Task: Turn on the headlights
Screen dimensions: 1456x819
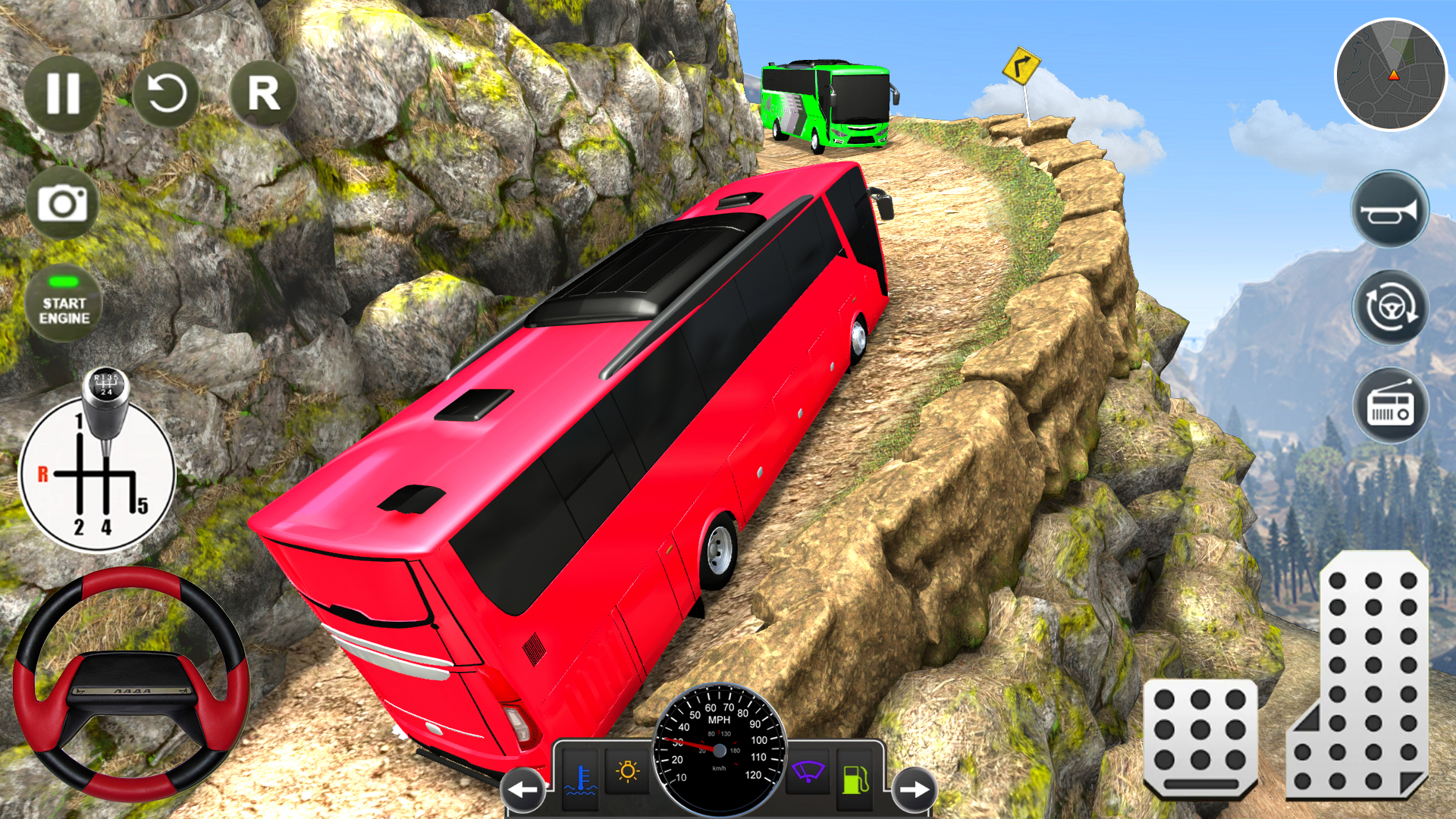Action: 627,771
